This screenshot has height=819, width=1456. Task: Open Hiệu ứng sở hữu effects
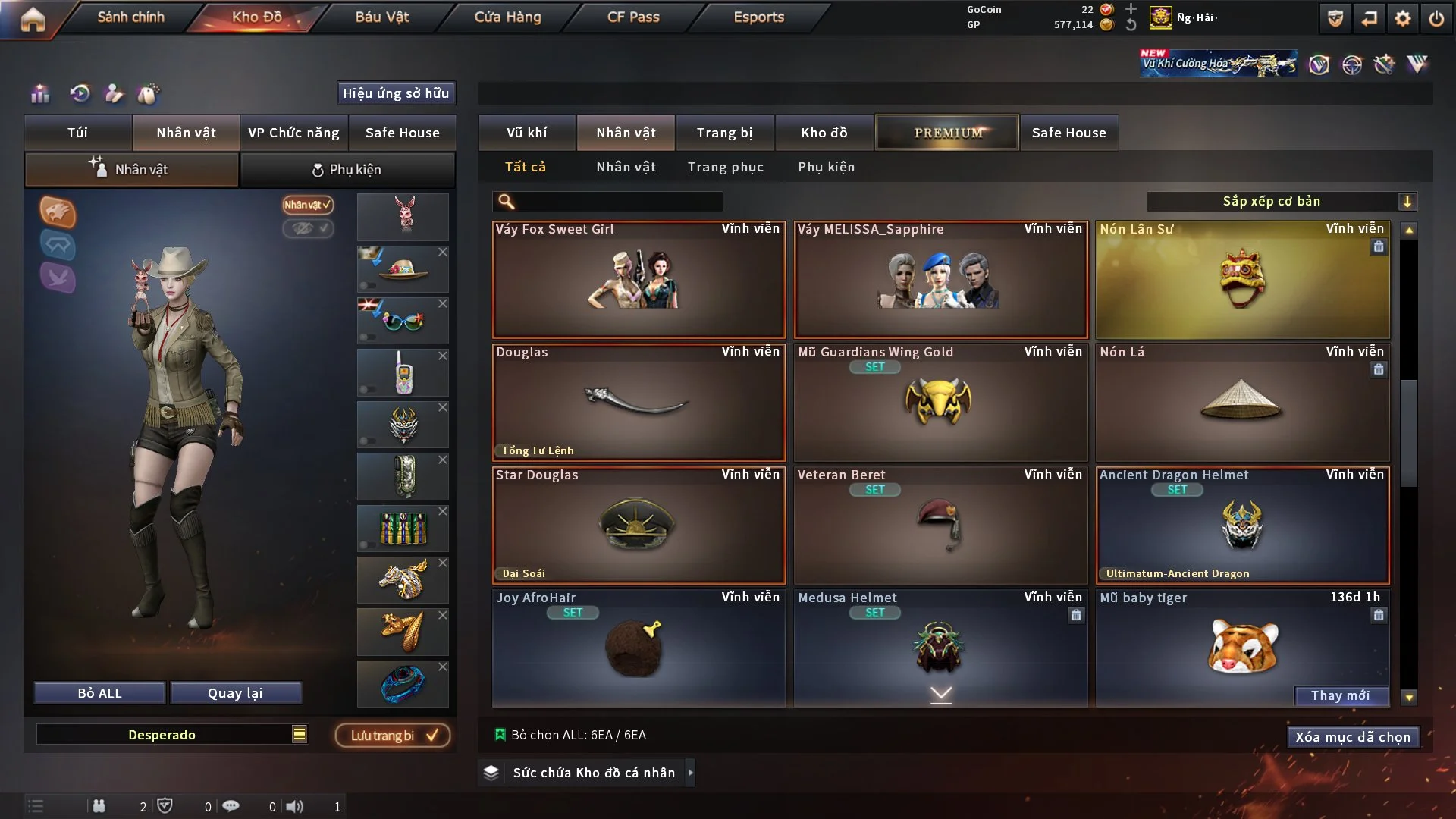(x=396, y=93)
